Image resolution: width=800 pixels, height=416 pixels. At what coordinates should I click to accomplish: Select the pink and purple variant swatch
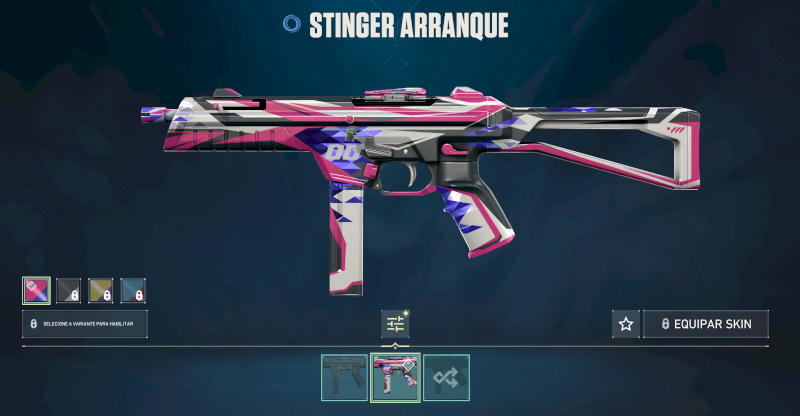pyautogui.click(x=36, y=290)
